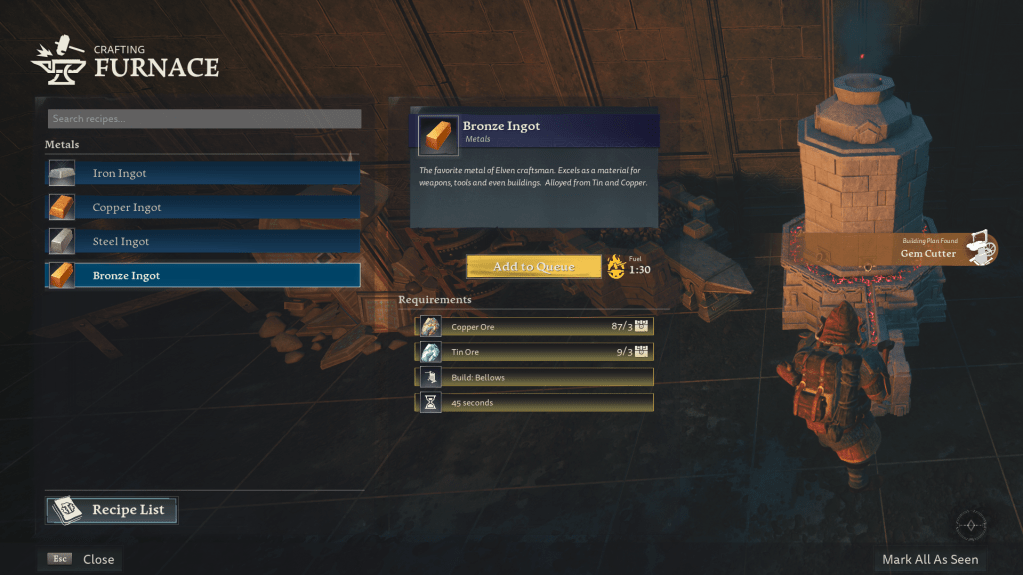Select the Build: Bellows requirement

(535, 377)
